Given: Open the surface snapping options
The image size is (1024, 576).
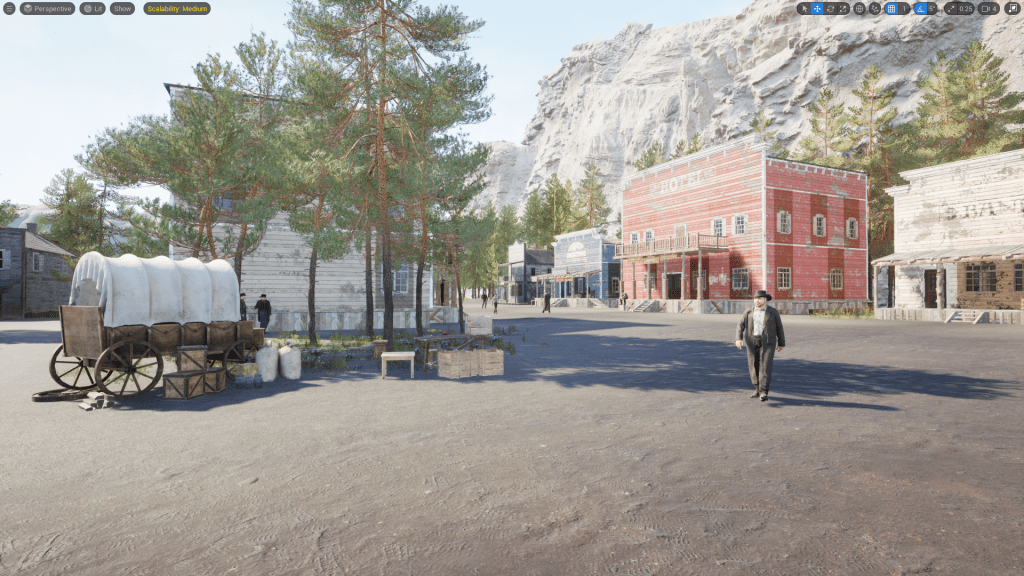Looking at the screenshot, I should point(875,8).
